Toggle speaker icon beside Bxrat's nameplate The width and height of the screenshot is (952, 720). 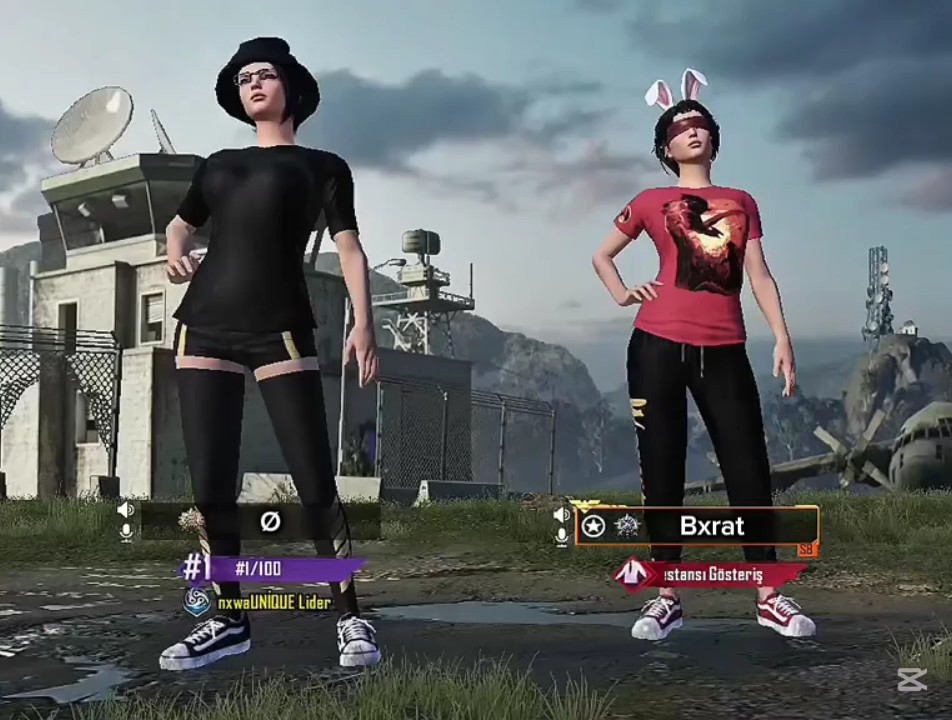[561, 515]
